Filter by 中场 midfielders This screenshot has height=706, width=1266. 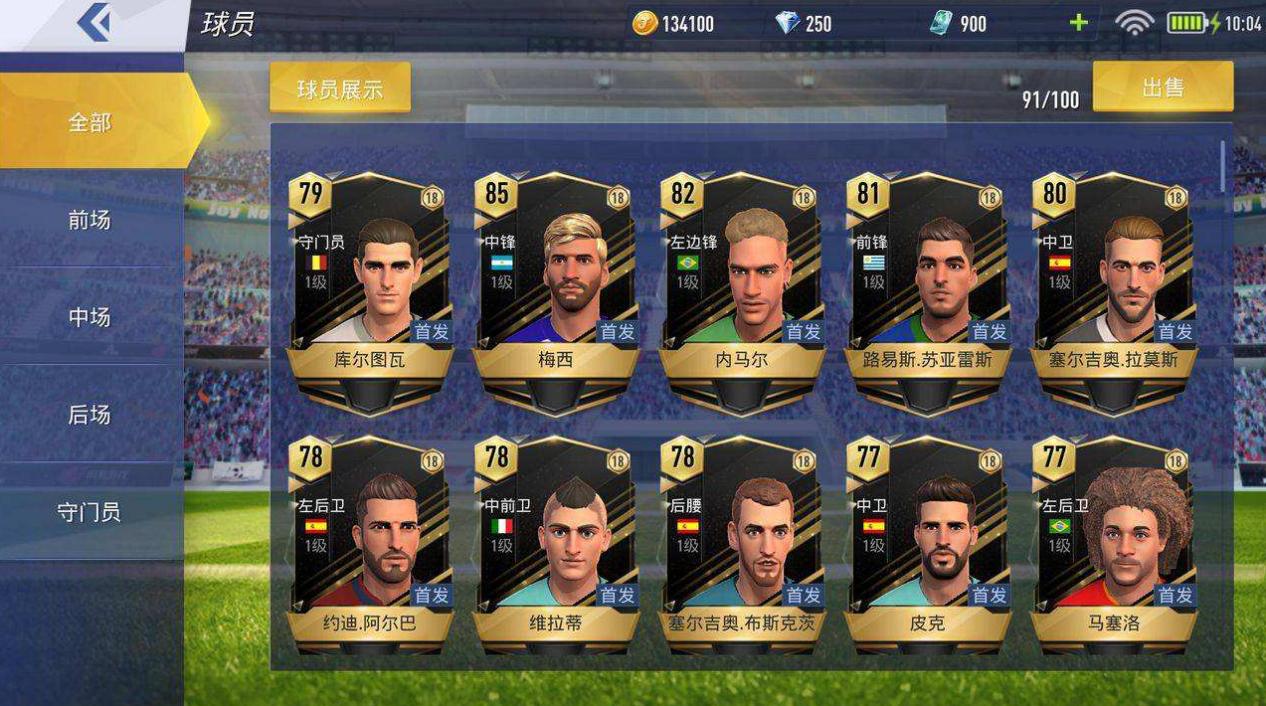pos(90,317)
